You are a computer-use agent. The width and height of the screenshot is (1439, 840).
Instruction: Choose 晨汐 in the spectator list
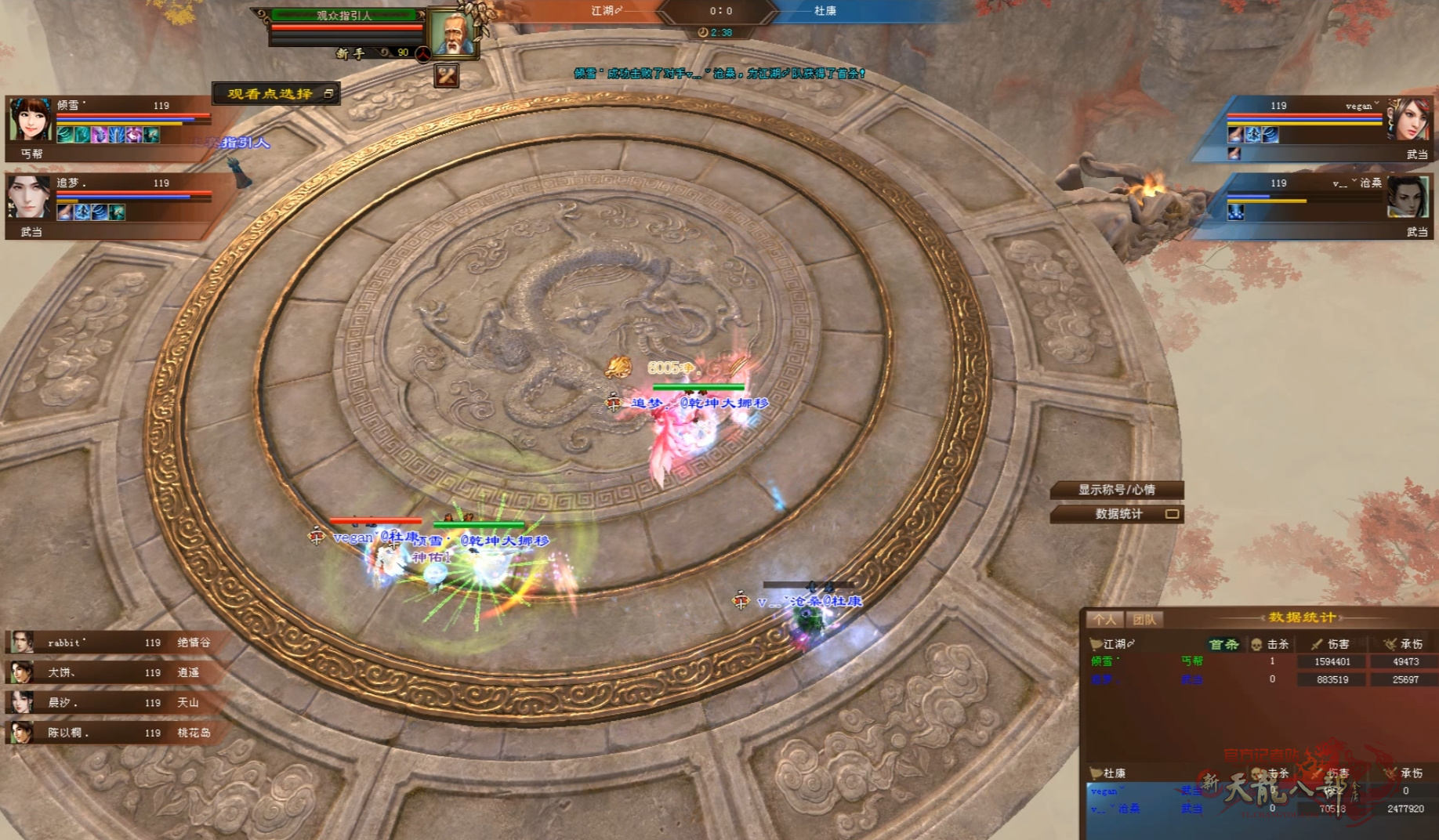coord(110,702)
